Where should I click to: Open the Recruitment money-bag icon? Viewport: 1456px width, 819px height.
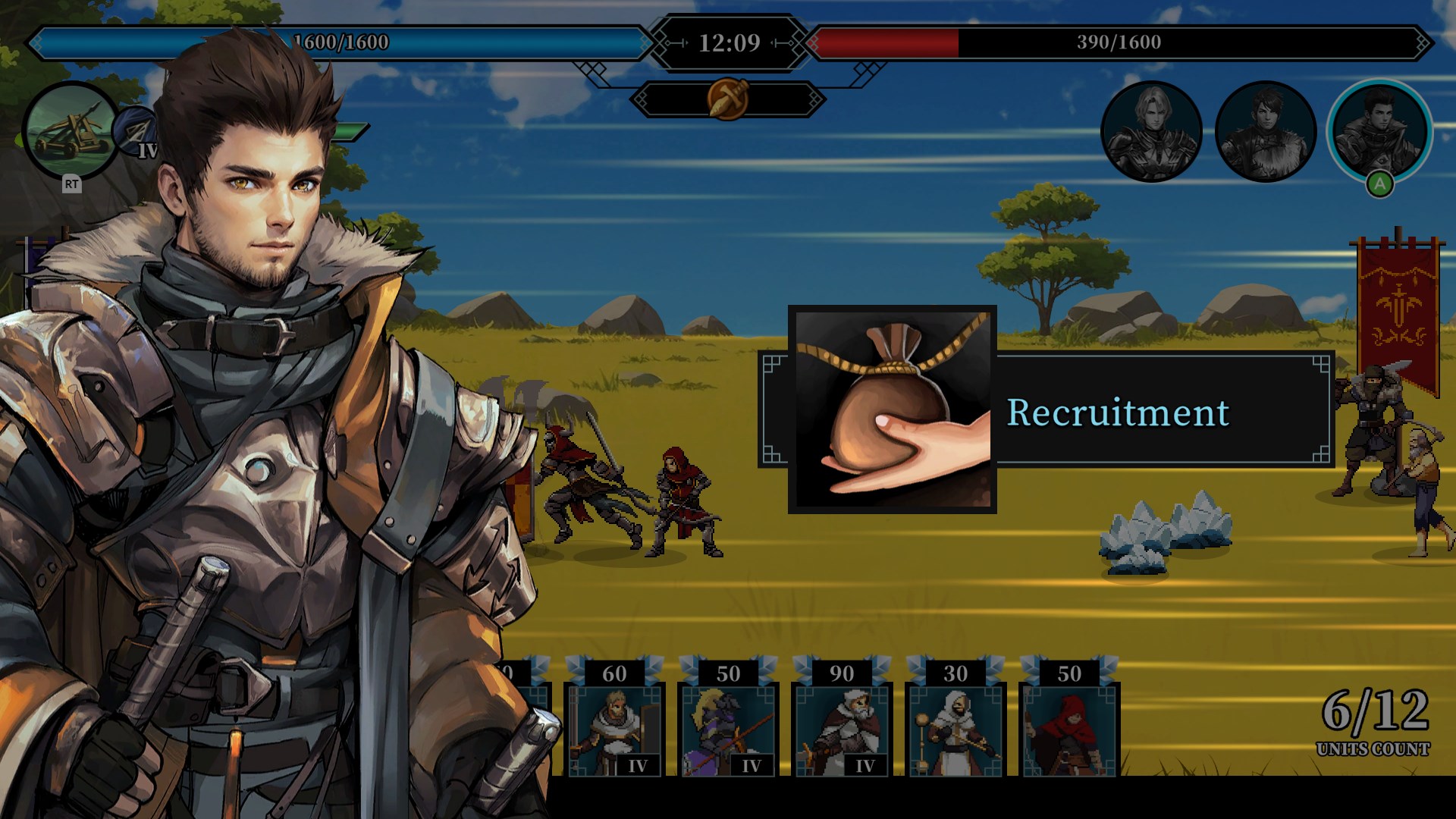click(892, 409)
